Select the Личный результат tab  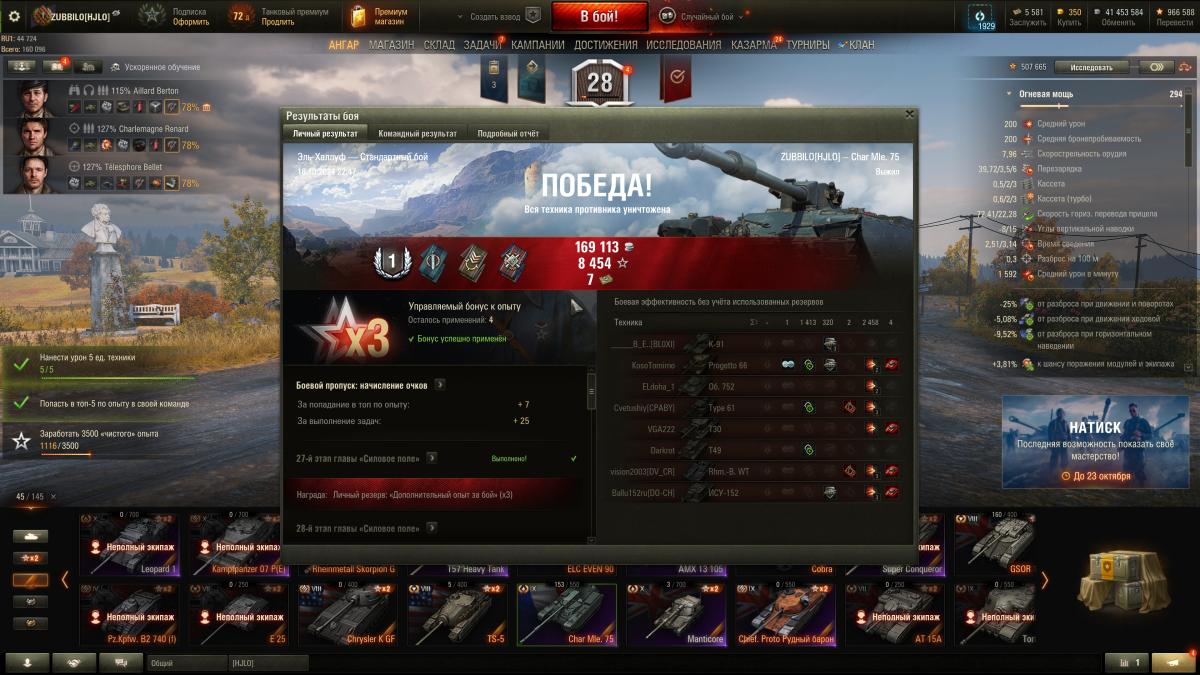coord(324,133)
